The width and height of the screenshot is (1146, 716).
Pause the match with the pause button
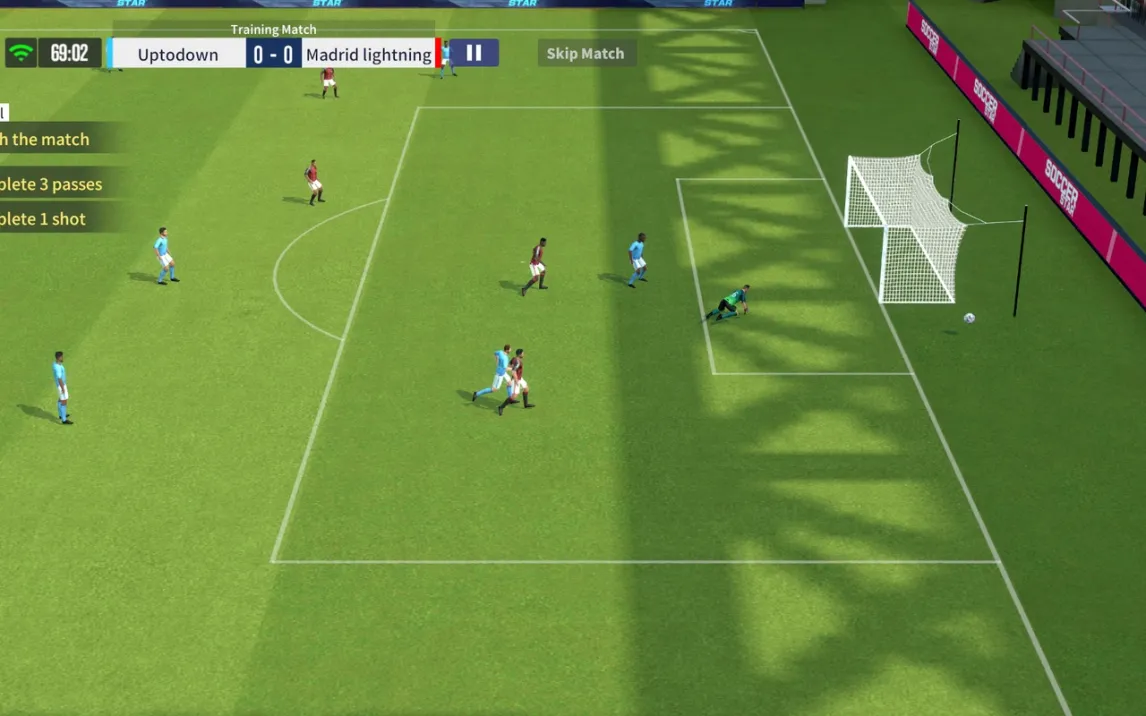(474, 53)
